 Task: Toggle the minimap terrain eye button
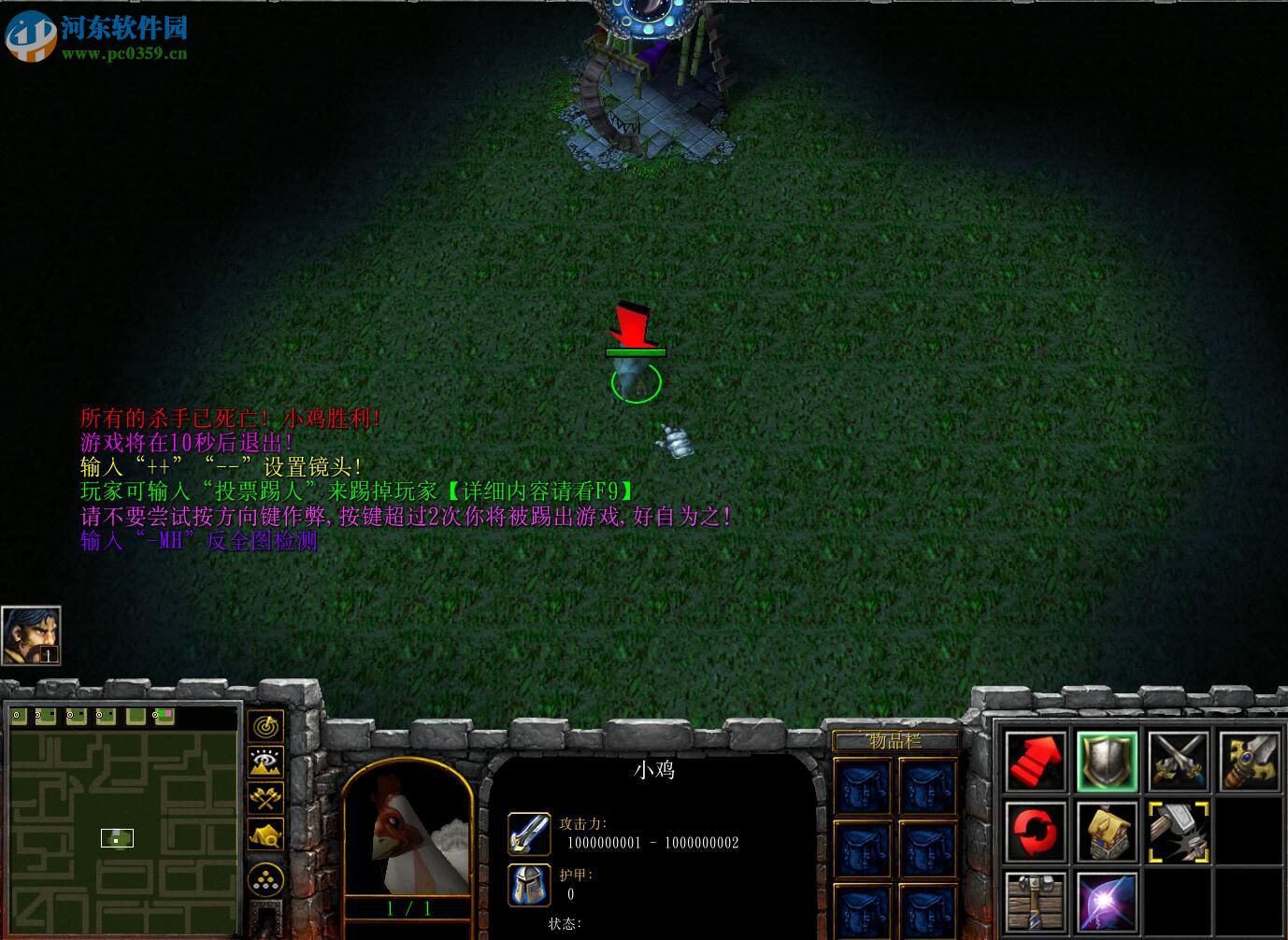click(x=266, y=762)
